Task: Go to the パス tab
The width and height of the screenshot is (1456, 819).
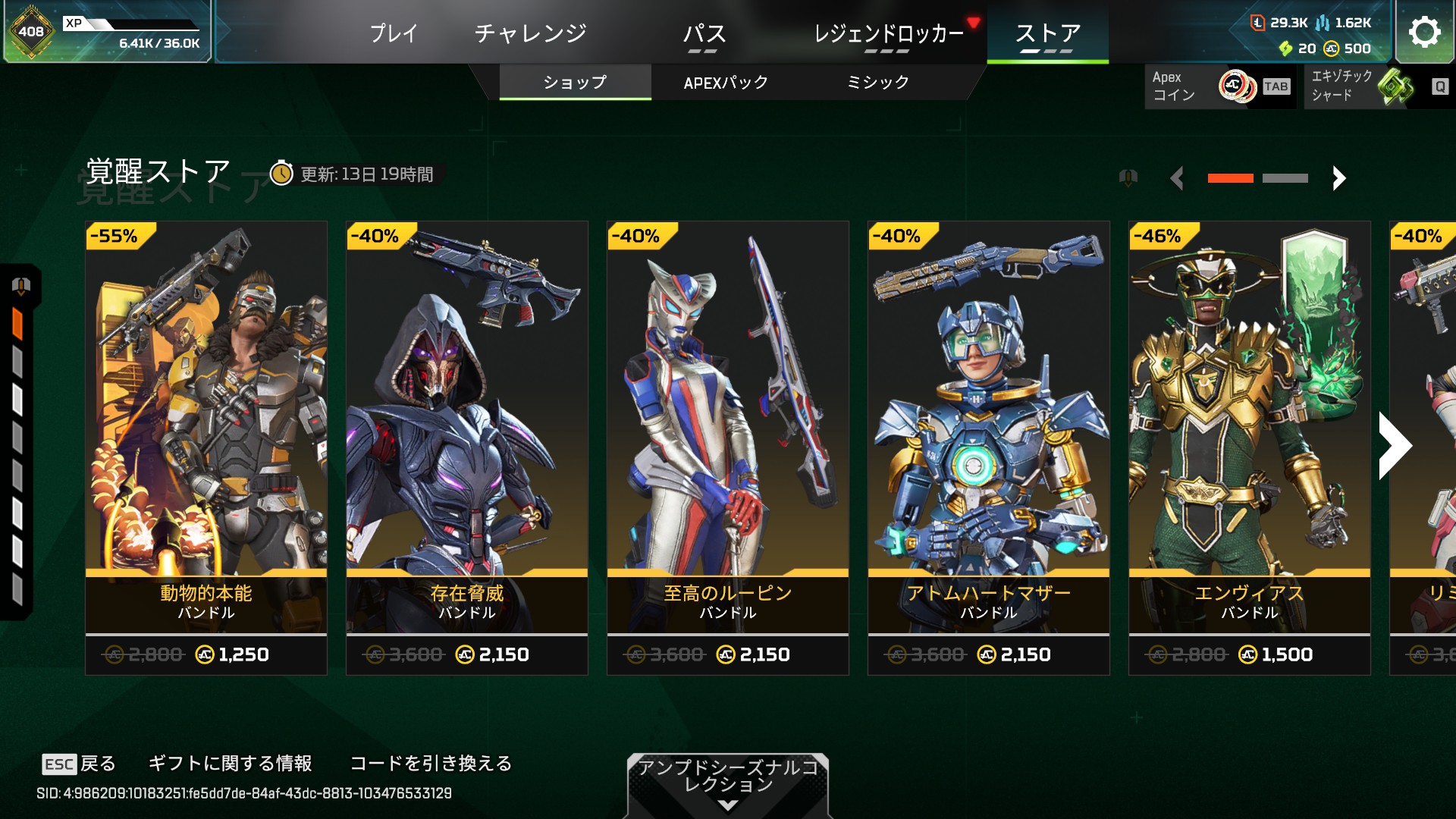Action: 704,33
